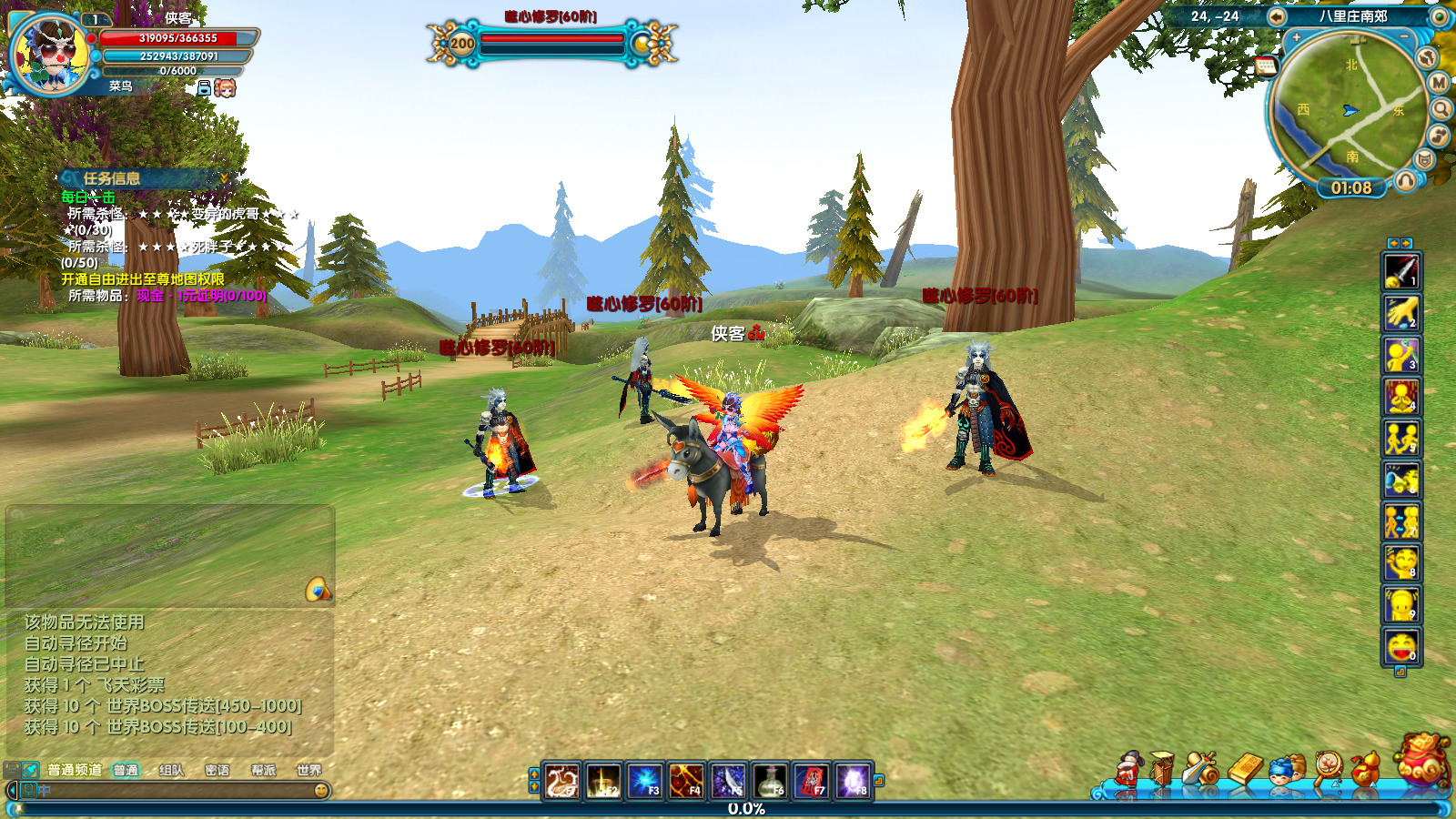Viewport: 1456px width, 819px height.
Task: Activate the F4 lava crack skill
Action: click(686, 781)
